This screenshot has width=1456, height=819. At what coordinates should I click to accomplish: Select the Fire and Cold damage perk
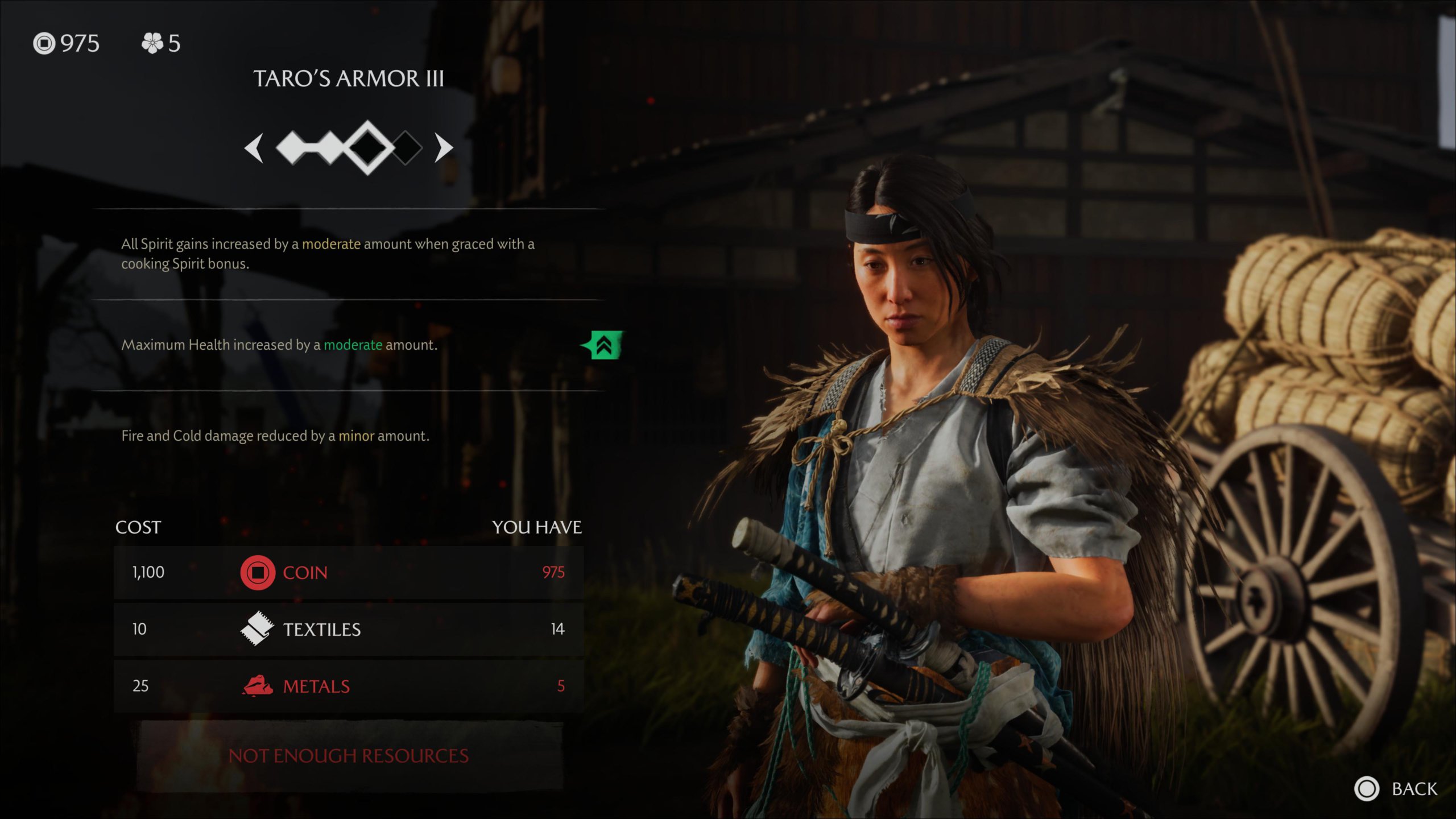click(x=275, y=436)
